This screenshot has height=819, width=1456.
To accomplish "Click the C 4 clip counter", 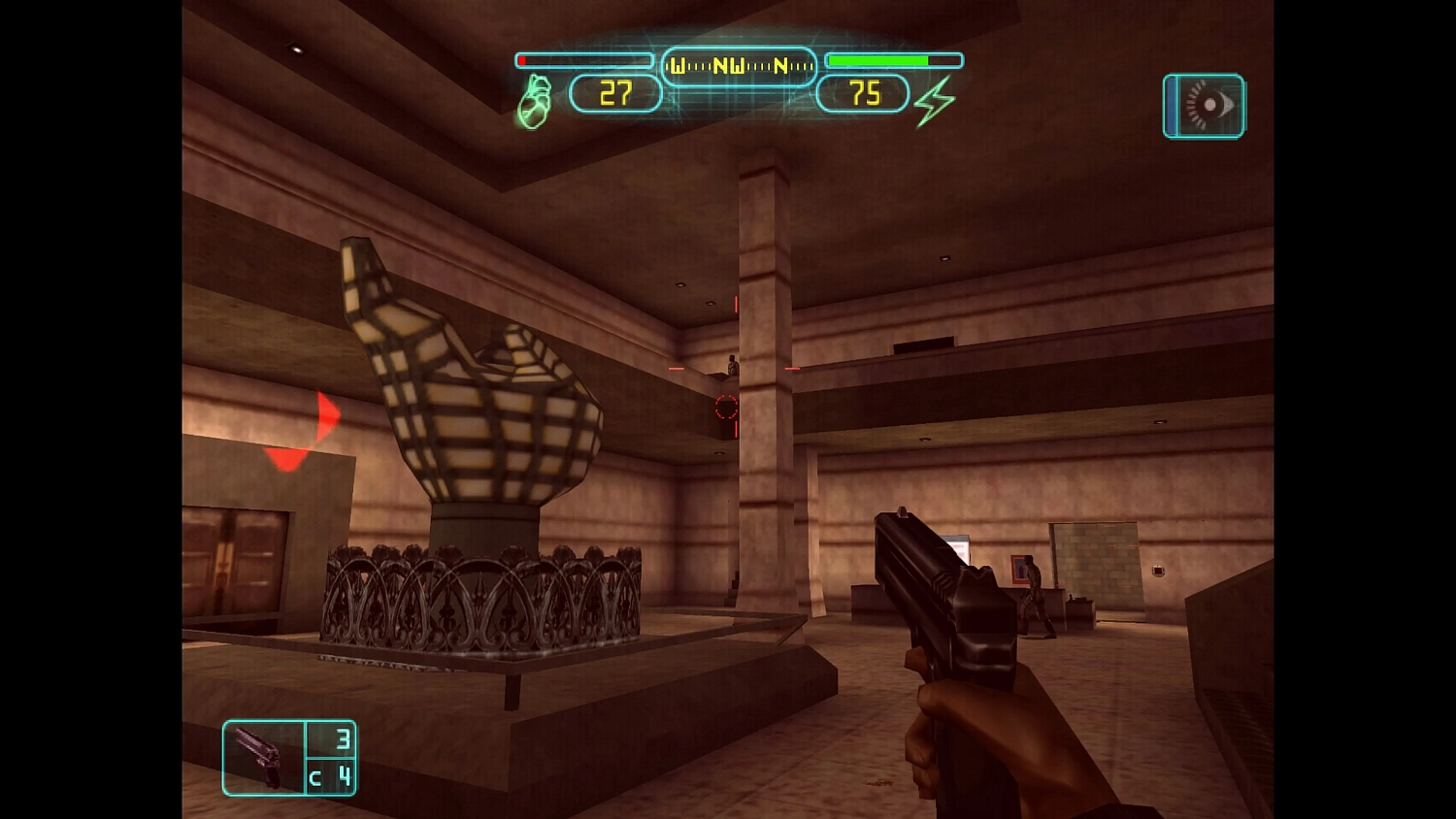I will (332, 777).
